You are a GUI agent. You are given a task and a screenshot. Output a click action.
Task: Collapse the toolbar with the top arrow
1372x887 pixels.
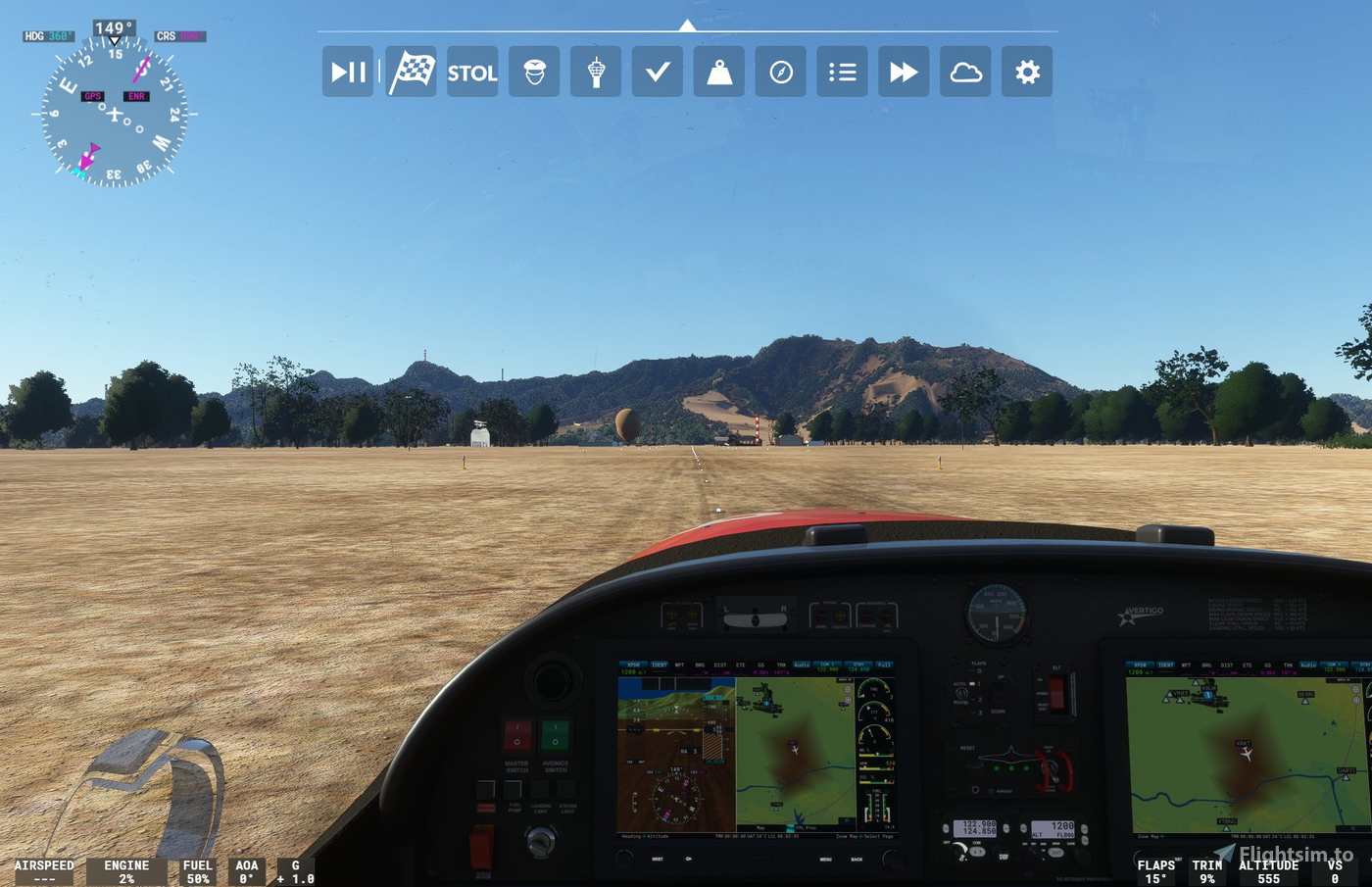tap(687, 25)
